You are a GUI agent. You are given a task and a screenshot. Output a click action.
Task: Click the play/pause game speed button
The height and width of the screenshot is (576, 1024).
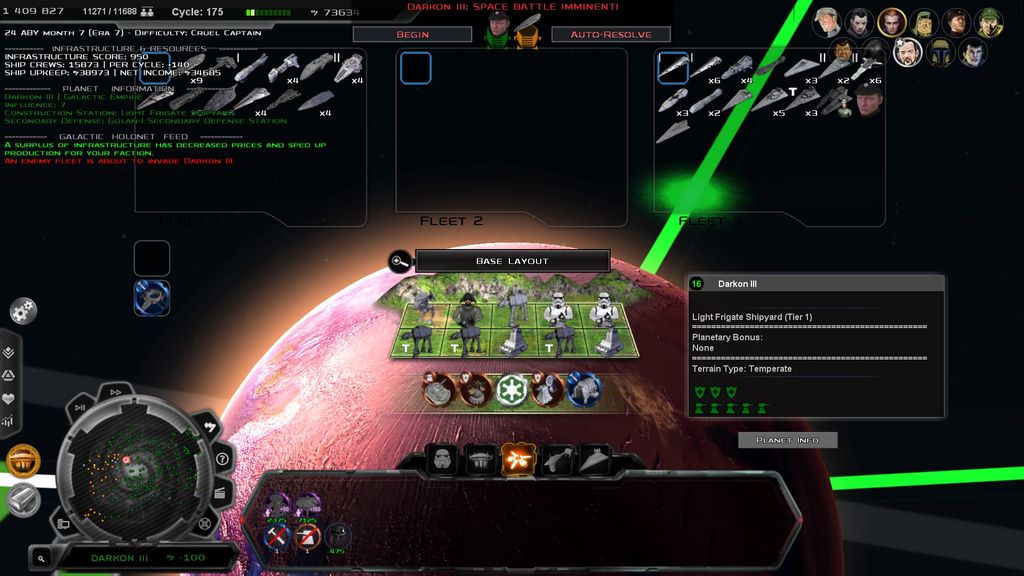pyautogui.click(x=80, y=407)
